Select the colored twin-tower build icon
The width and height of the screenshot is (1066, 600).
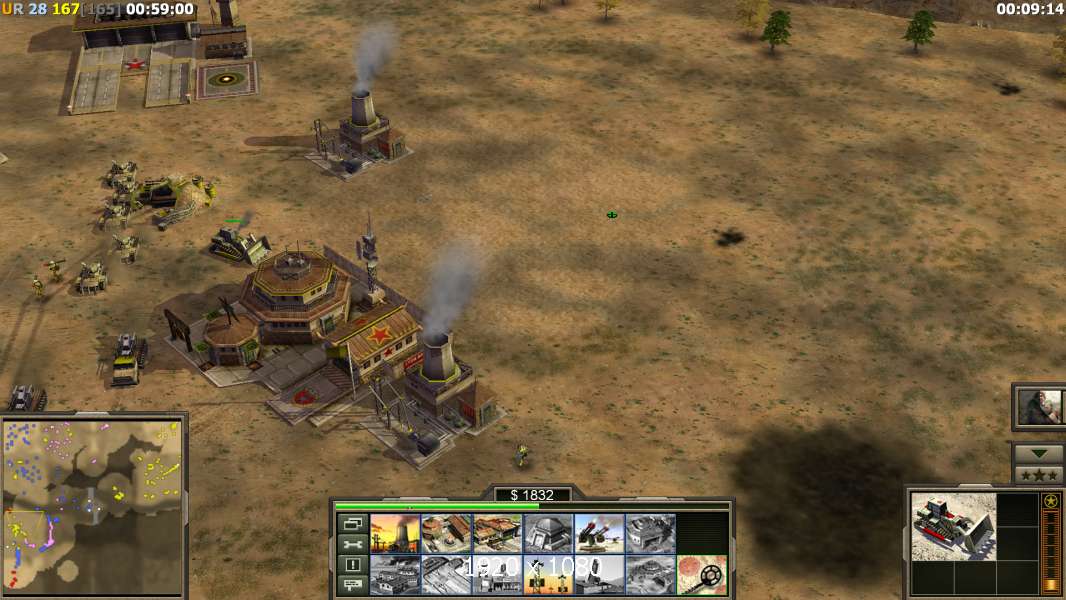click(548, 574)
